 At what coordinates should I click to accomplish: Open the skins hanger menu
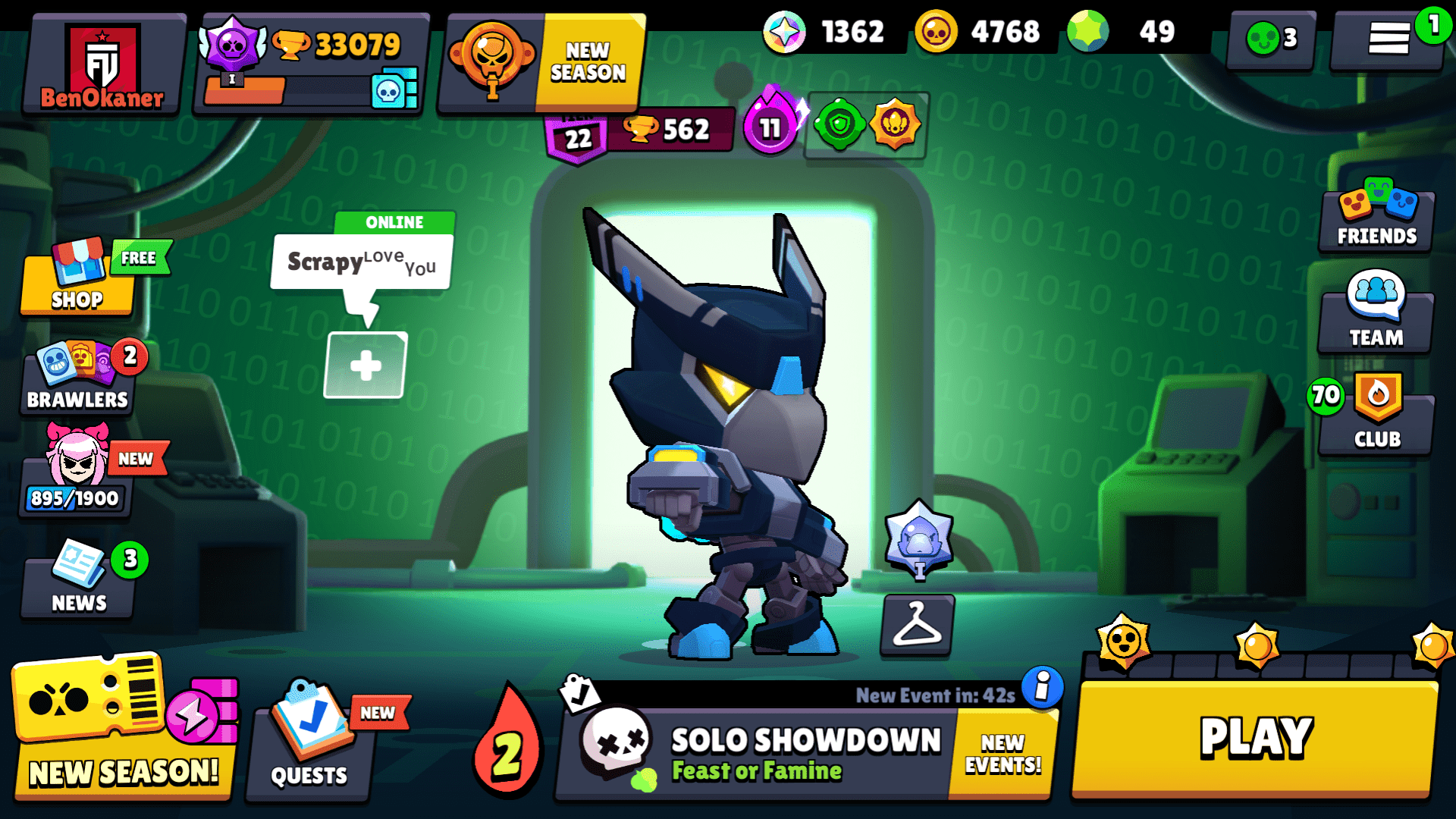[916, 626]
